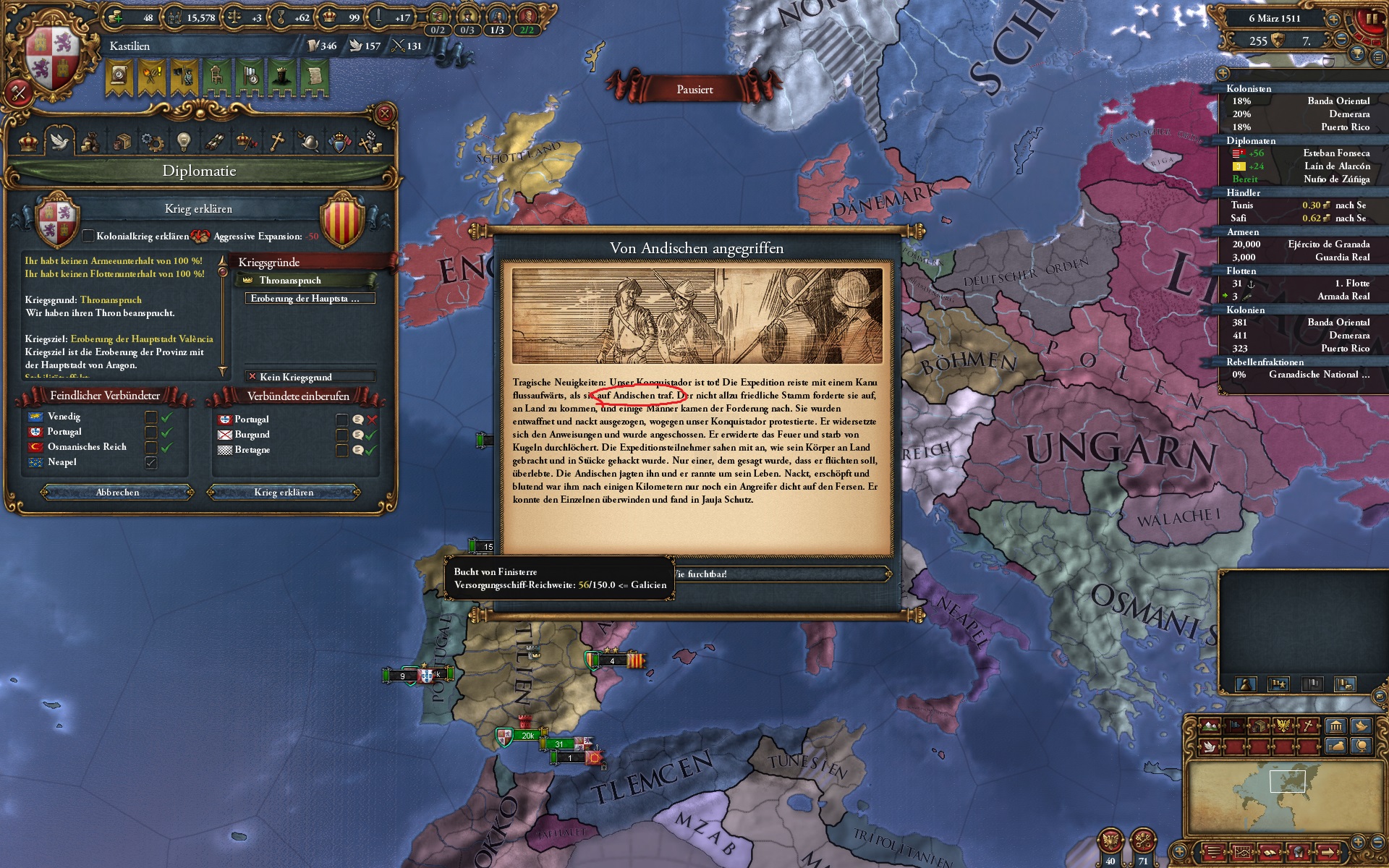Image resolution: width=1389 pixels, height=868 pixels.
Task: Uncheck the Neapel checkbox under Feindlicher Verbündeter
Action: pyautogui.click(x=150, y=461)
